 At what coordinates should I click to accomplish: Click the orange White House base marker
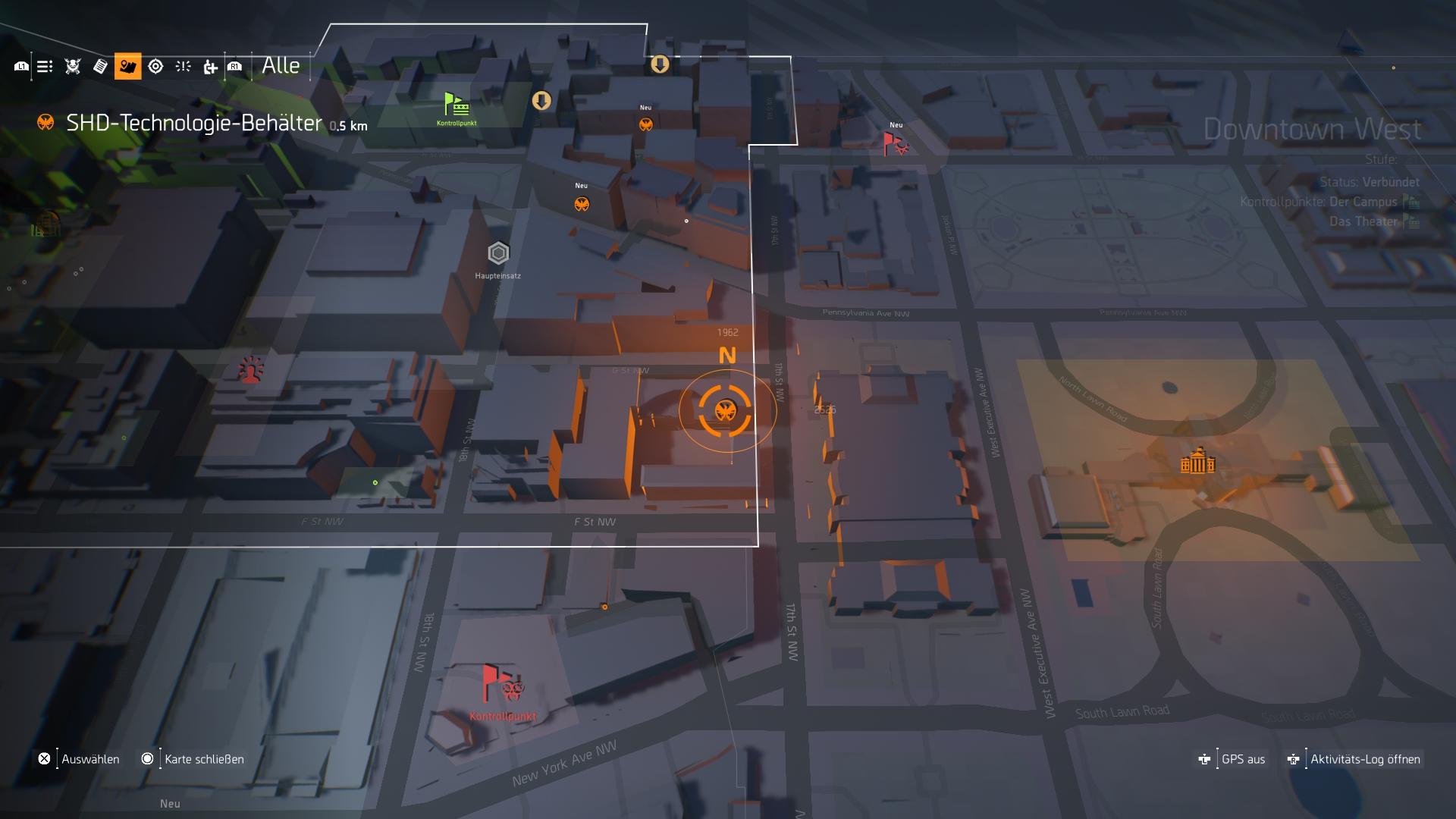(x=1197, y=461)
